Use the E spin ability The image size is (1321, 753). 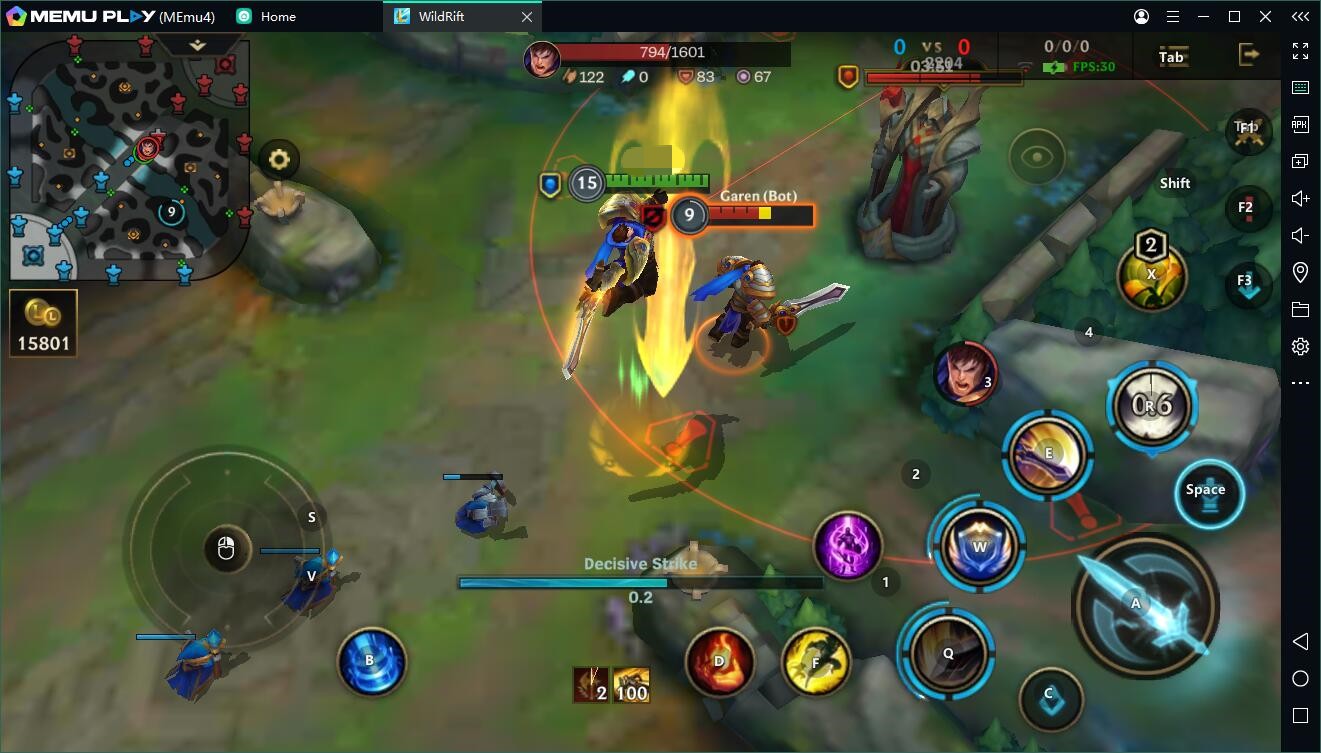1048,455
